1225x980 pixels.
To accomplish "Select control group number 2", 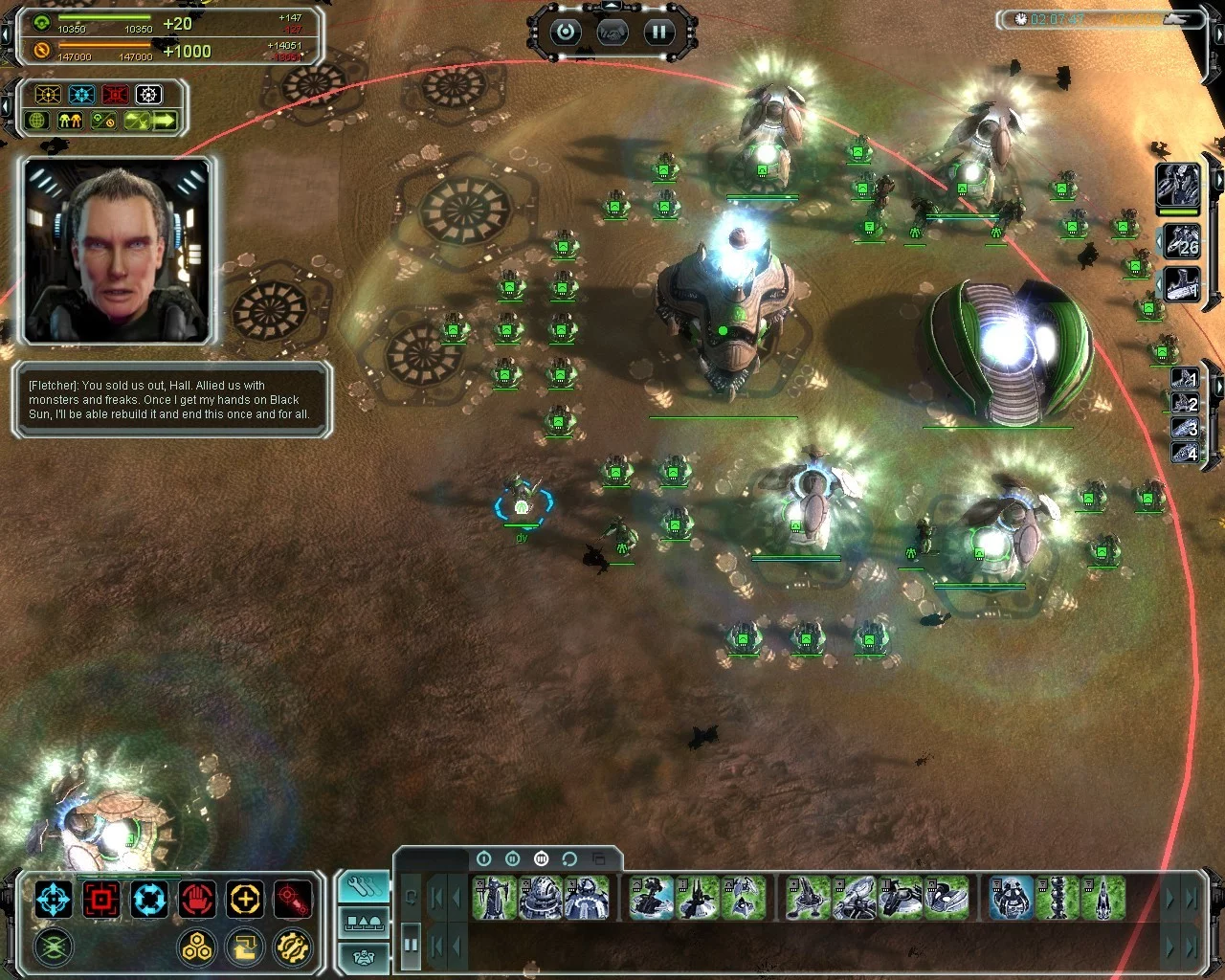I will point(1185,403).
